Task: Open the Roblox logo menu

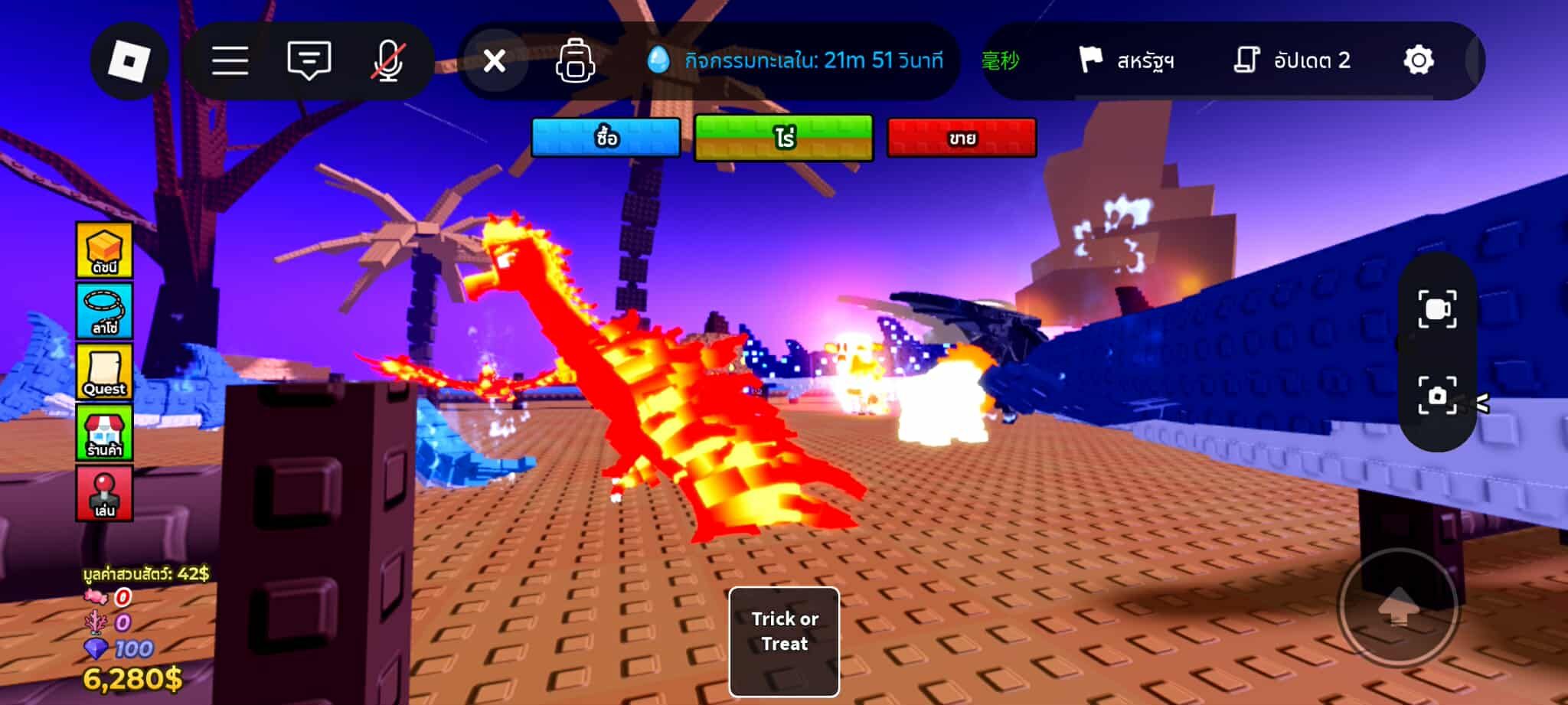Action: pos(129,60)
